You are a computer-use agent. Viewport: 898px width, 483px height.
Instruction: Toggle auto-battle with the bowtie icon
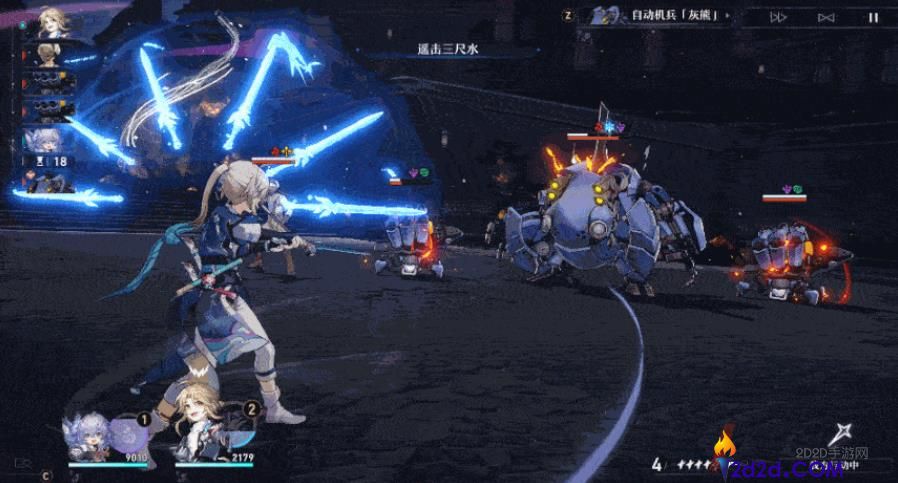pos(826,16)
